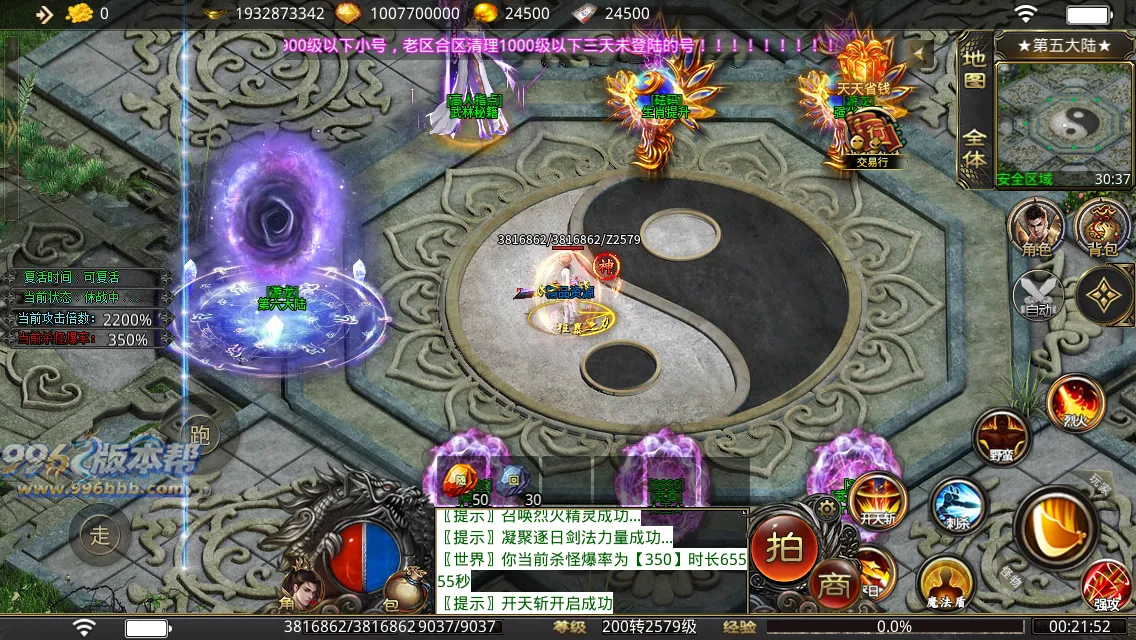This screenshot has height=640, width=1136.
Task: Open the 拍 auction round button
Action: coord(785,547)
